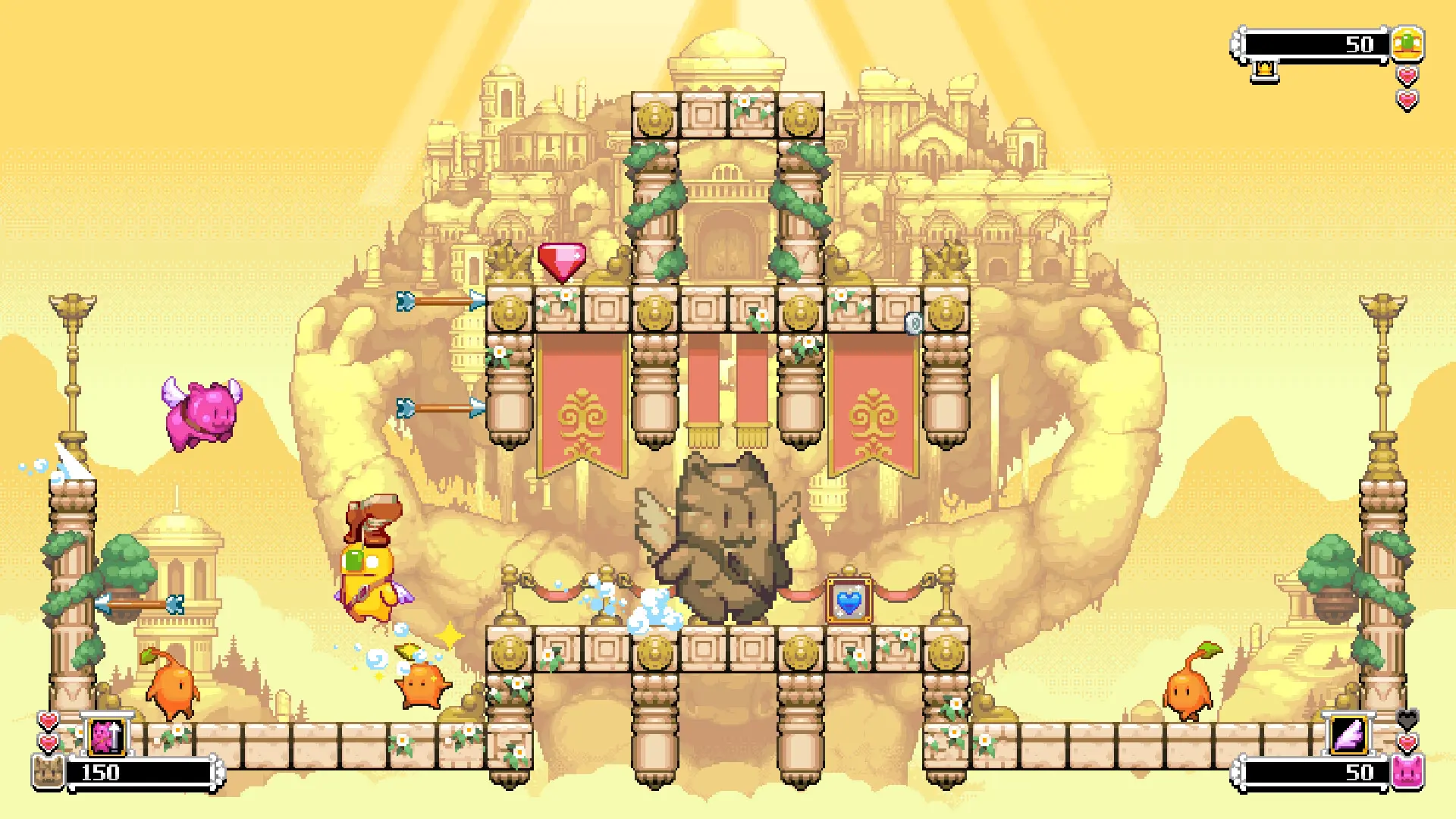The height and width of the screenshot is (819, 1456).
Task: Click the crown badge under the top-right meter
Action: [x=1263, y=70]
